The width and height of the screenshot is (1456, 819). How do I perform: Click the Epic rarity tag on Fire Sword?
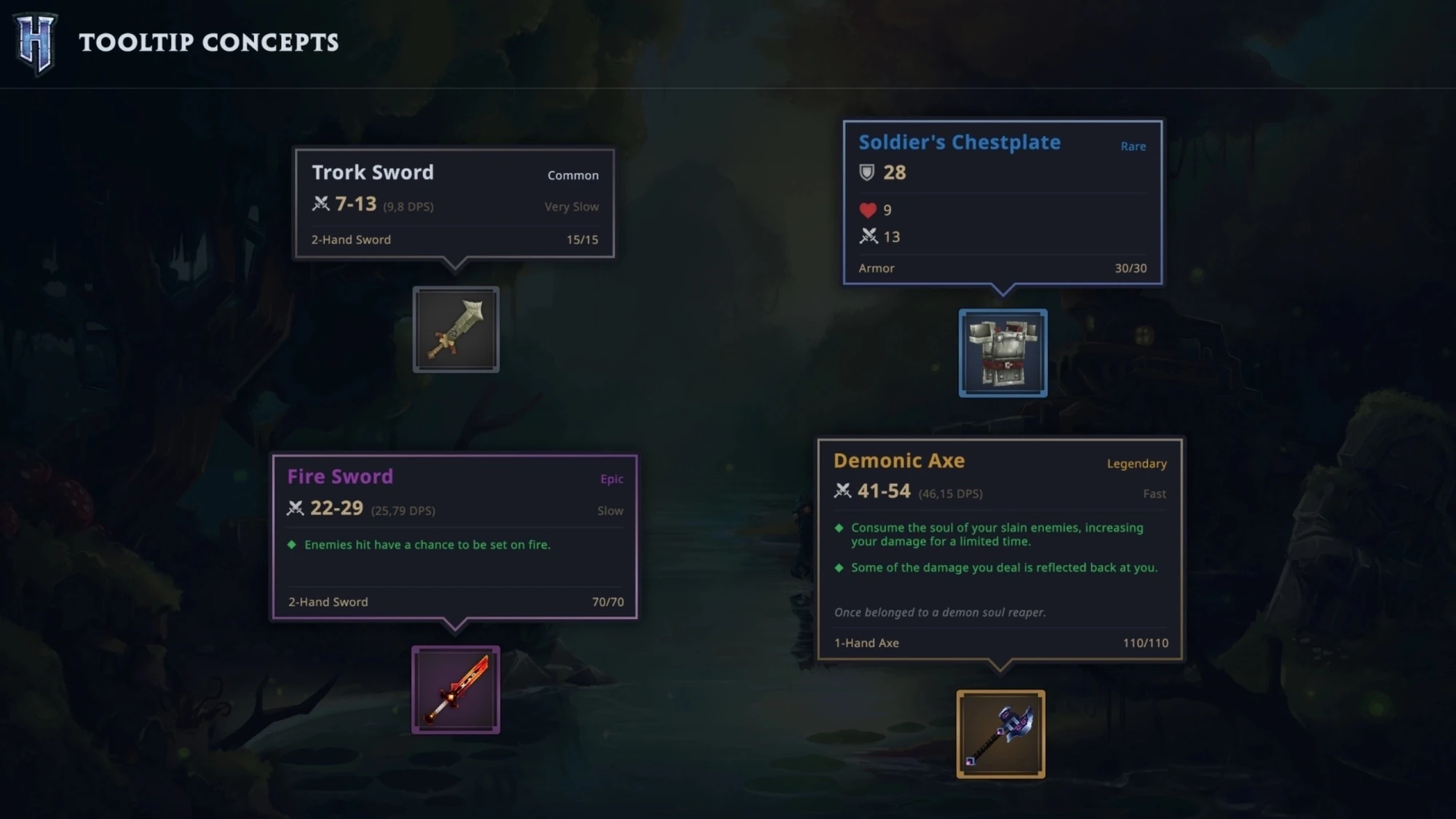click(x=612, y=479)
